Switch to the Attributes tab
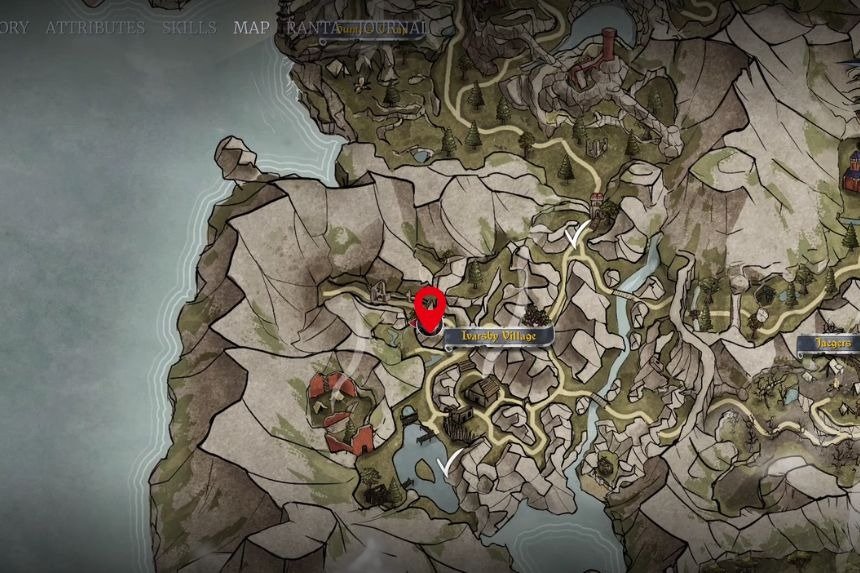This screenshot has width=860, height=573. (x=95, y=27)
